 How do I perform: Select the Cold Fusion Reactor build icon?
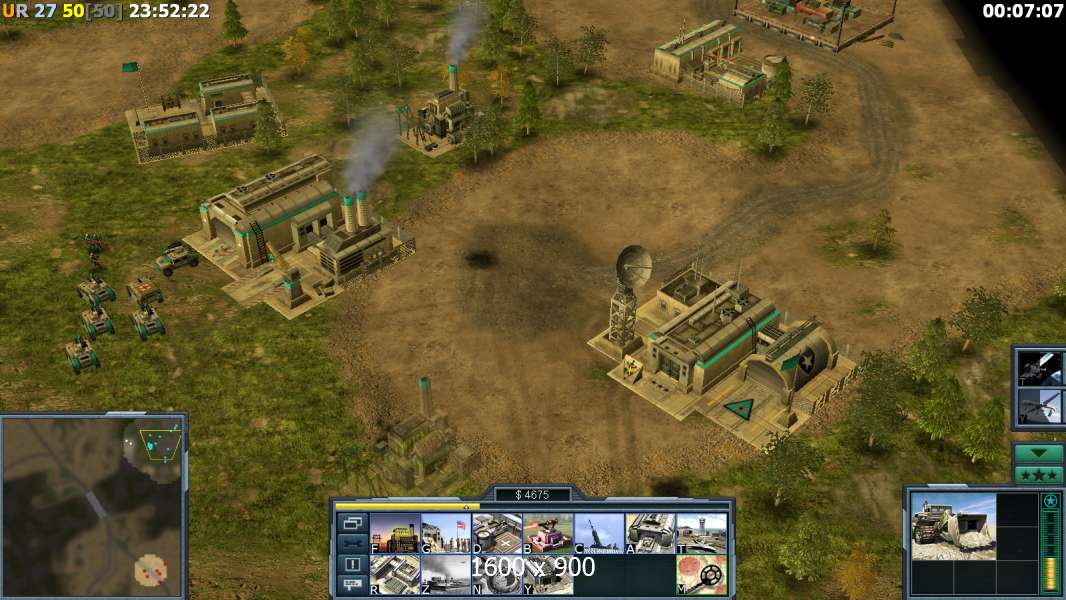pos(394,534)
